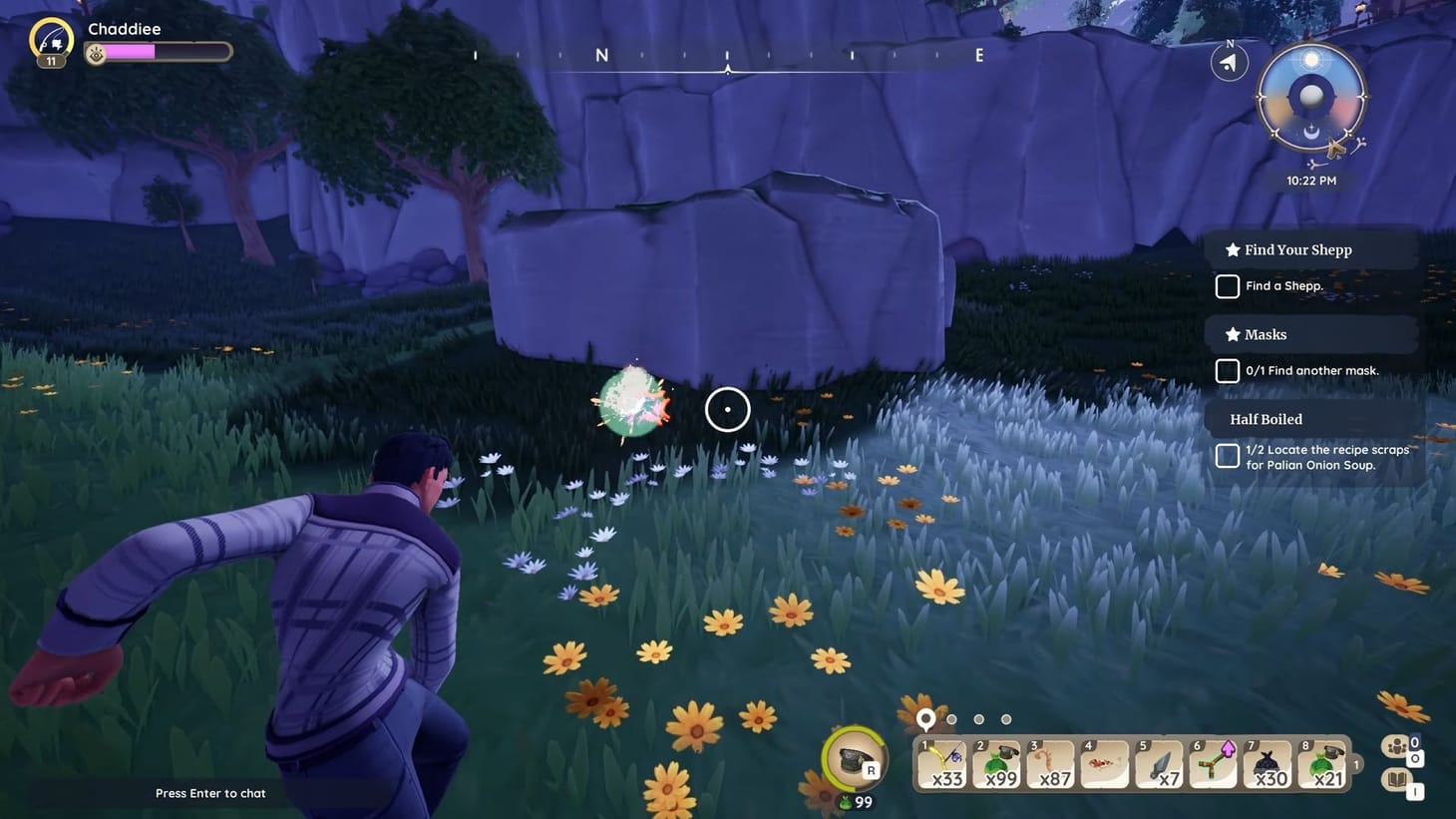The height and width of the screenshot is (819, 1456).
Task: Open the navigation arrow beside the minimap
Action: click(1228, 62)
